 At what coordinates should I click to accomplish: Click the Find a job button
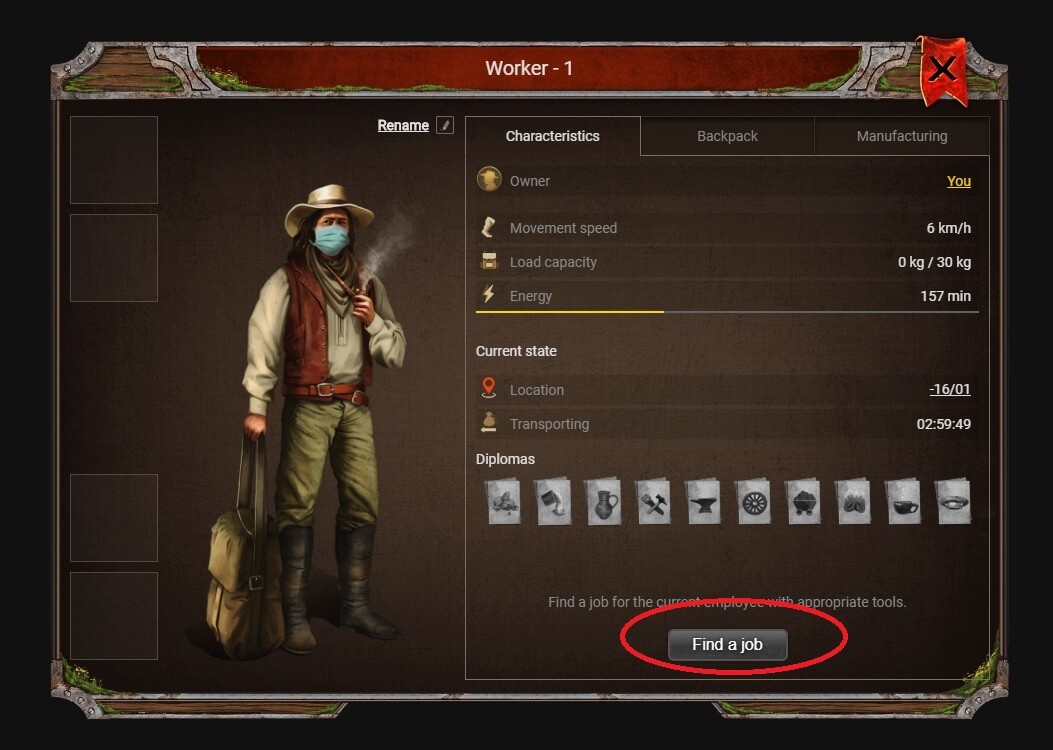pos(727,645)
